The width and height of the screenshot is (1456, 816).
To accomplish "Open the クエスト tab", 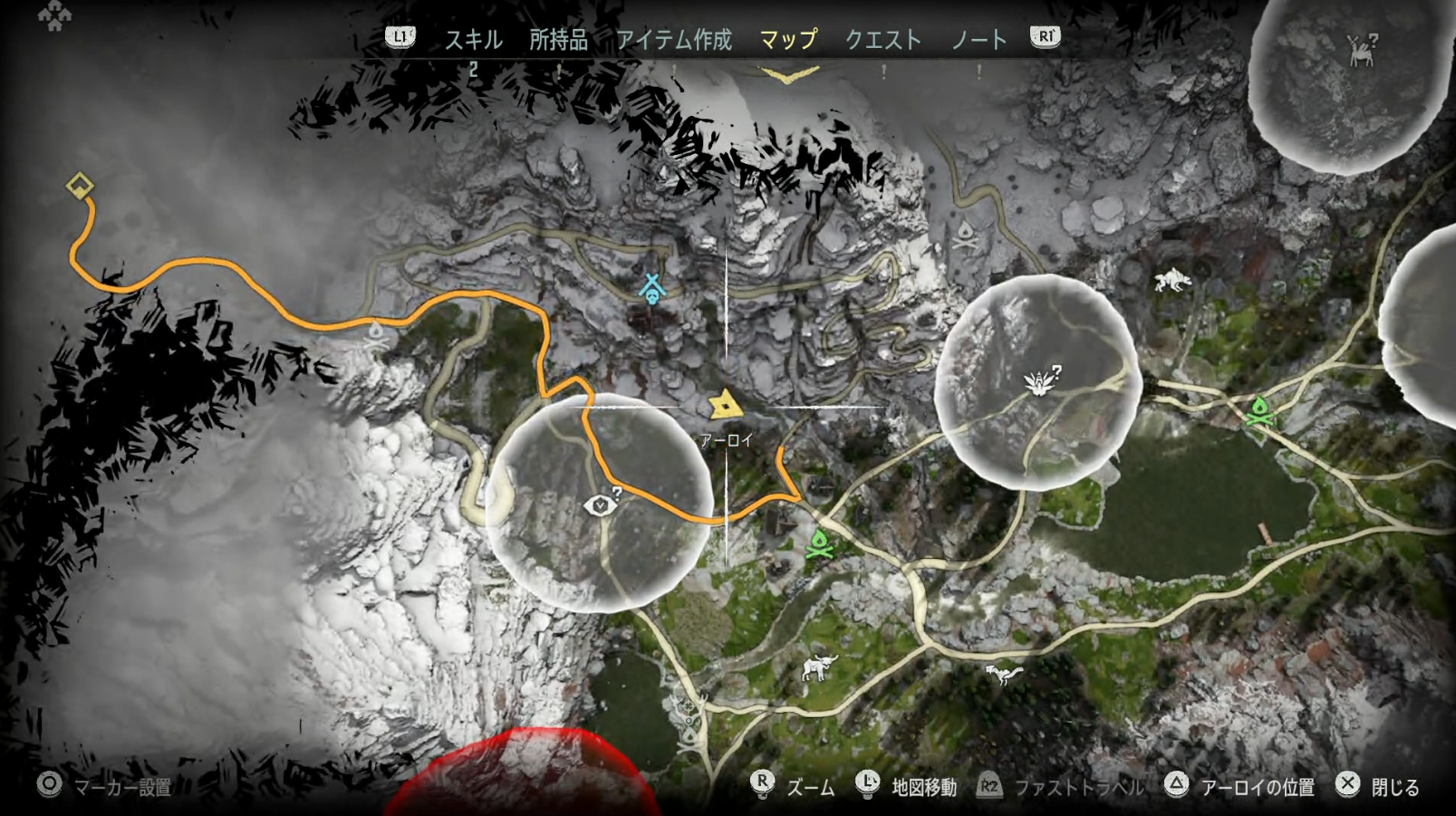I will [882, 39].
